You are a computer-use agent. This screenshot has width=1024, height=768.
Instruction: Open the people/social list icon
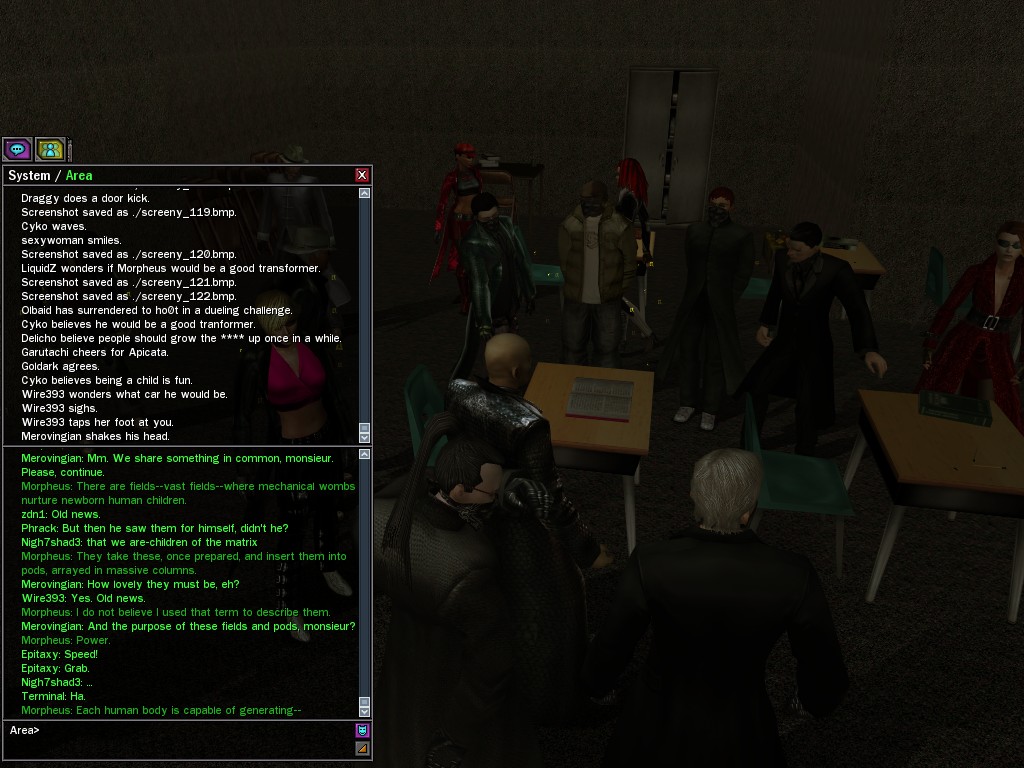pyautogui.click(x=50, y=150)
